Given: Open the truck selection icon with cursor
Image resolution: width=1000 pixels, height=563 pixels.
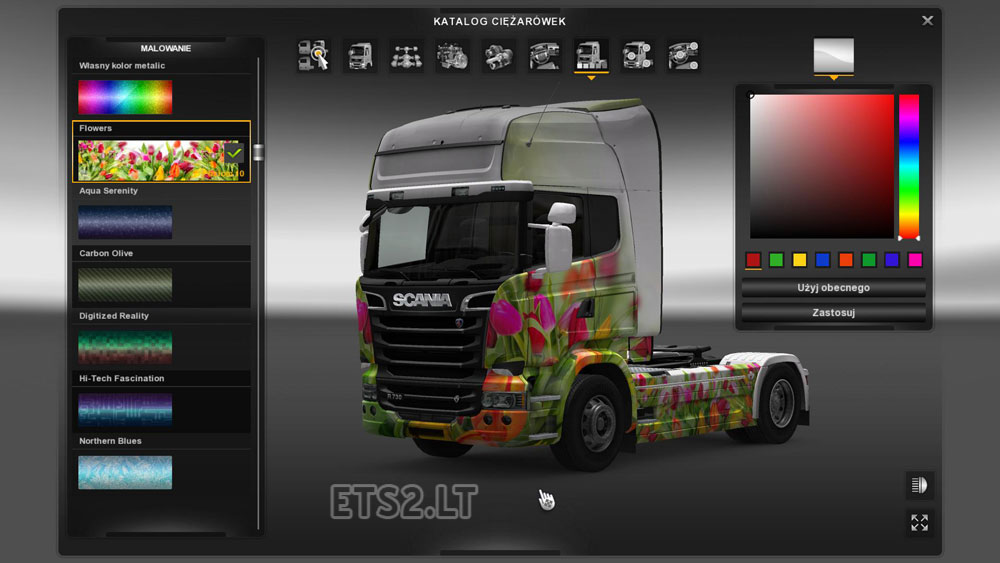Looking at the screenshot, I should 314,56.
